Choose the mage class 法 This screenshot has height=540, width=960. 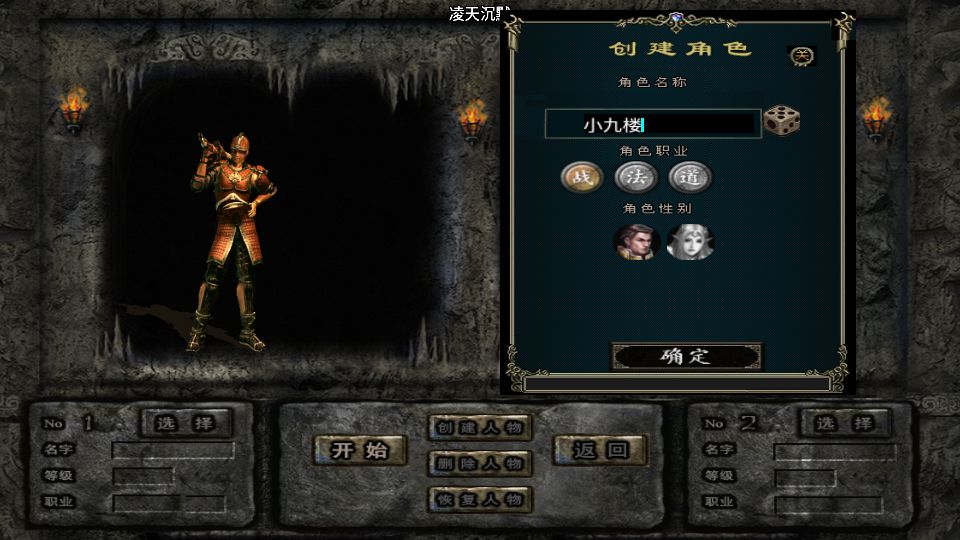pyautogui.click(x=636, y=178)
